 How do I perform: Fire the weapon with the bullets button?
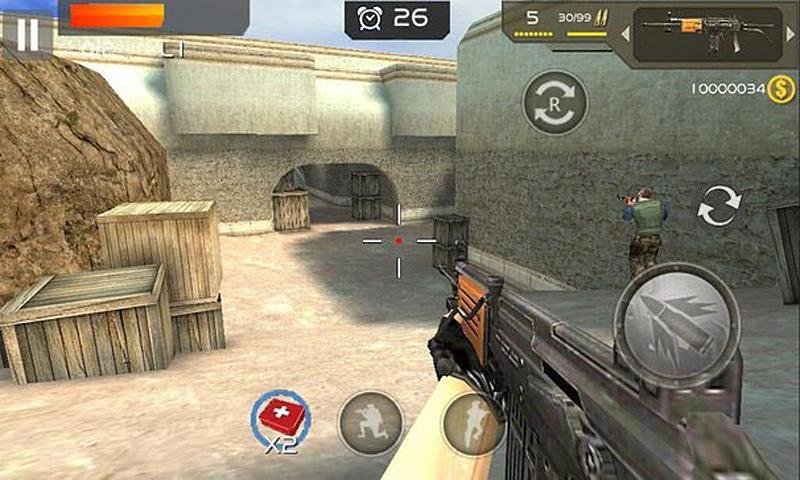point(677,325)
